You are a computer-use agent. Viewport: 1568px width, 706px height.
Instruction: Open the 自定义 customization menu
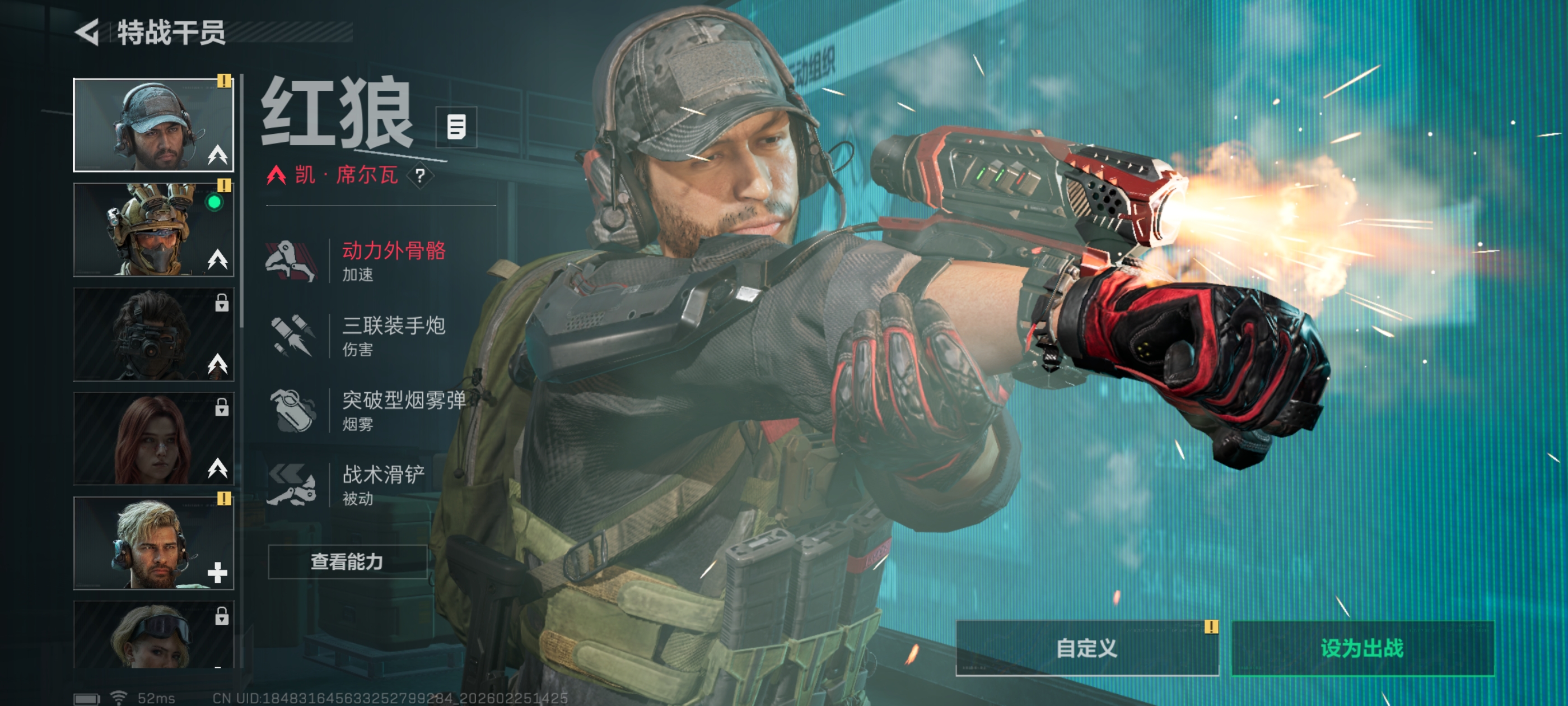pyautogui.click(x=1086, y=648)
